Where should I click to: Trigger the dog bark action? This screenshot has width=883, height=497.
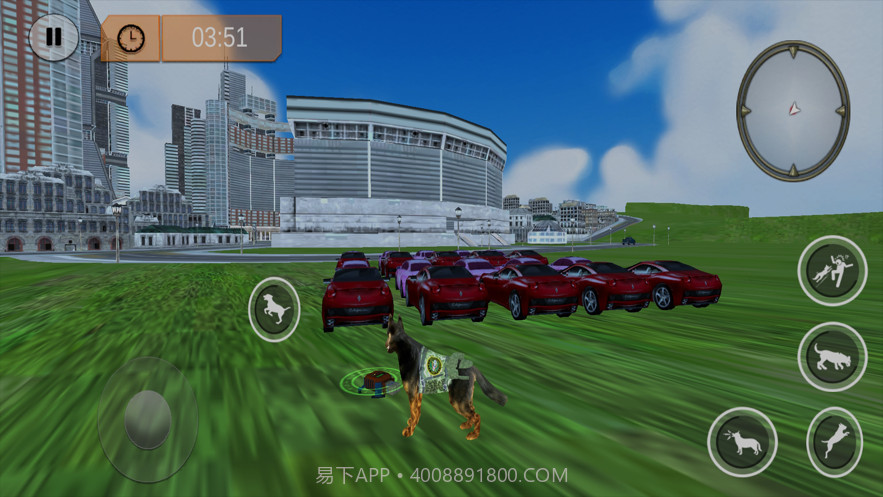(x=742, y=441)
